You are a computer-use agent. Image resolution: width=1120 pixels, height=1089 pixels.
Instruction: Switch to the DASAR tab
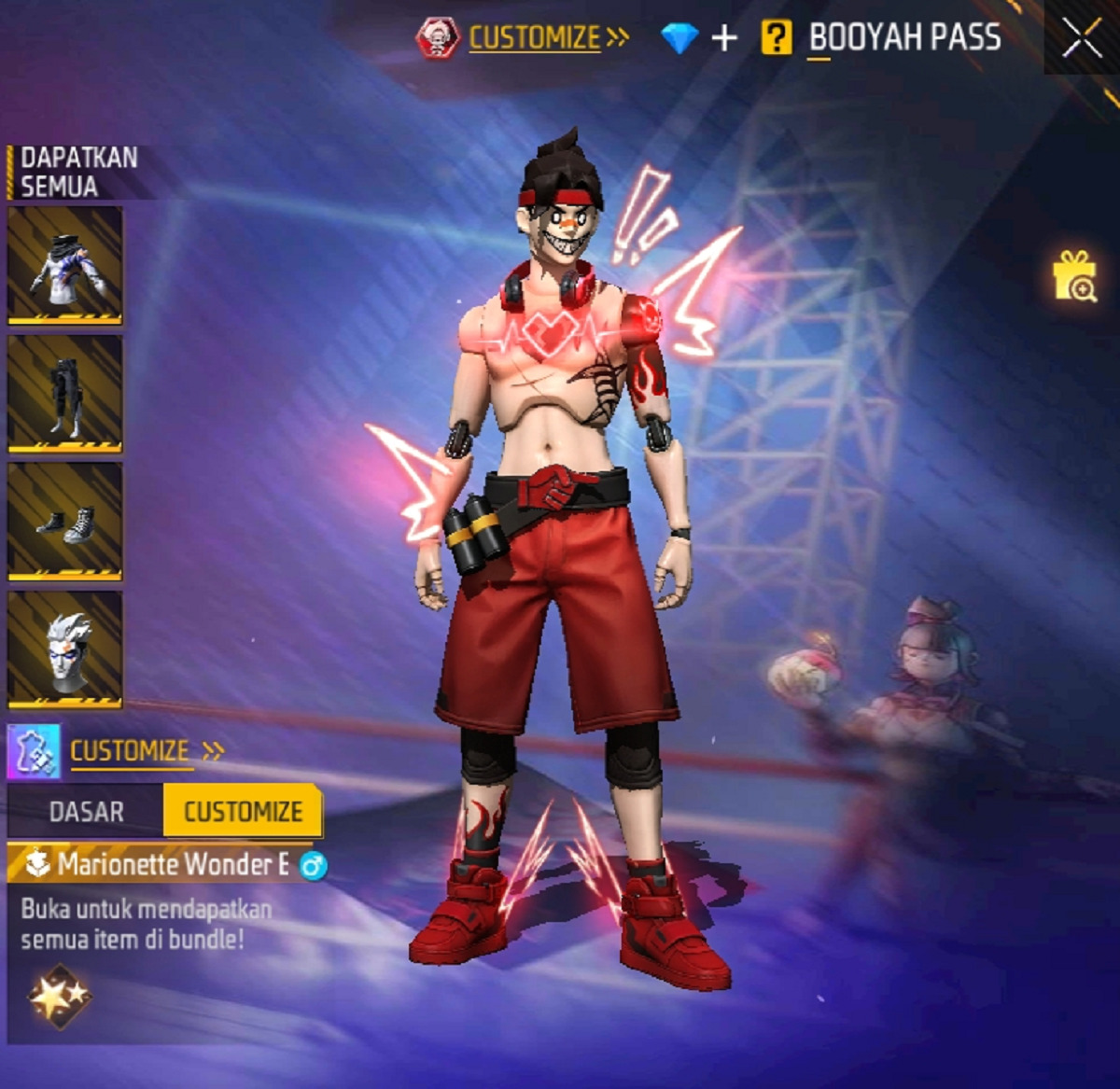point(86,811)
